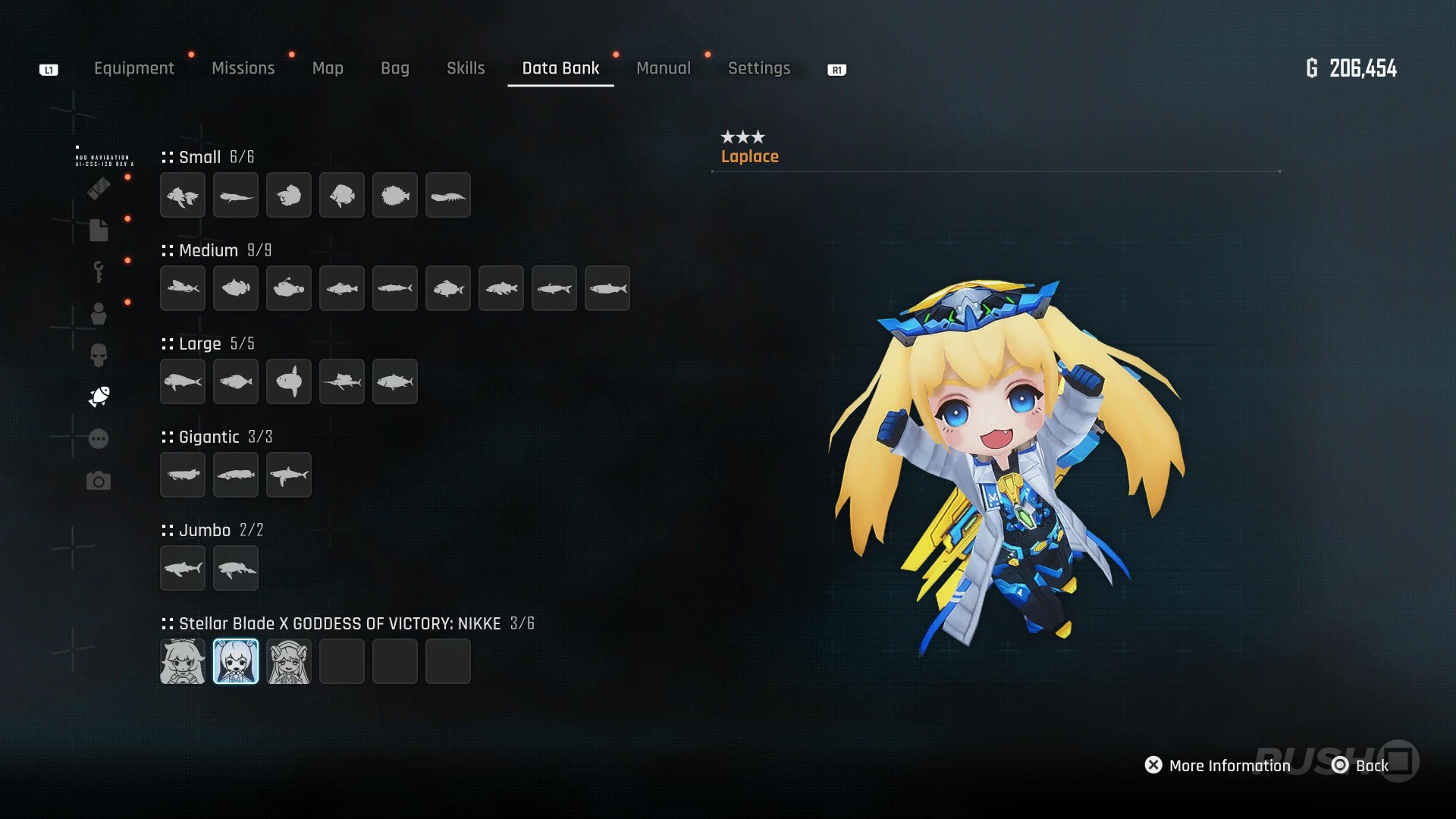Screen dimensions: 1456x819
Task: Select the key category sidebar icon
Action: tap(99, 271)
